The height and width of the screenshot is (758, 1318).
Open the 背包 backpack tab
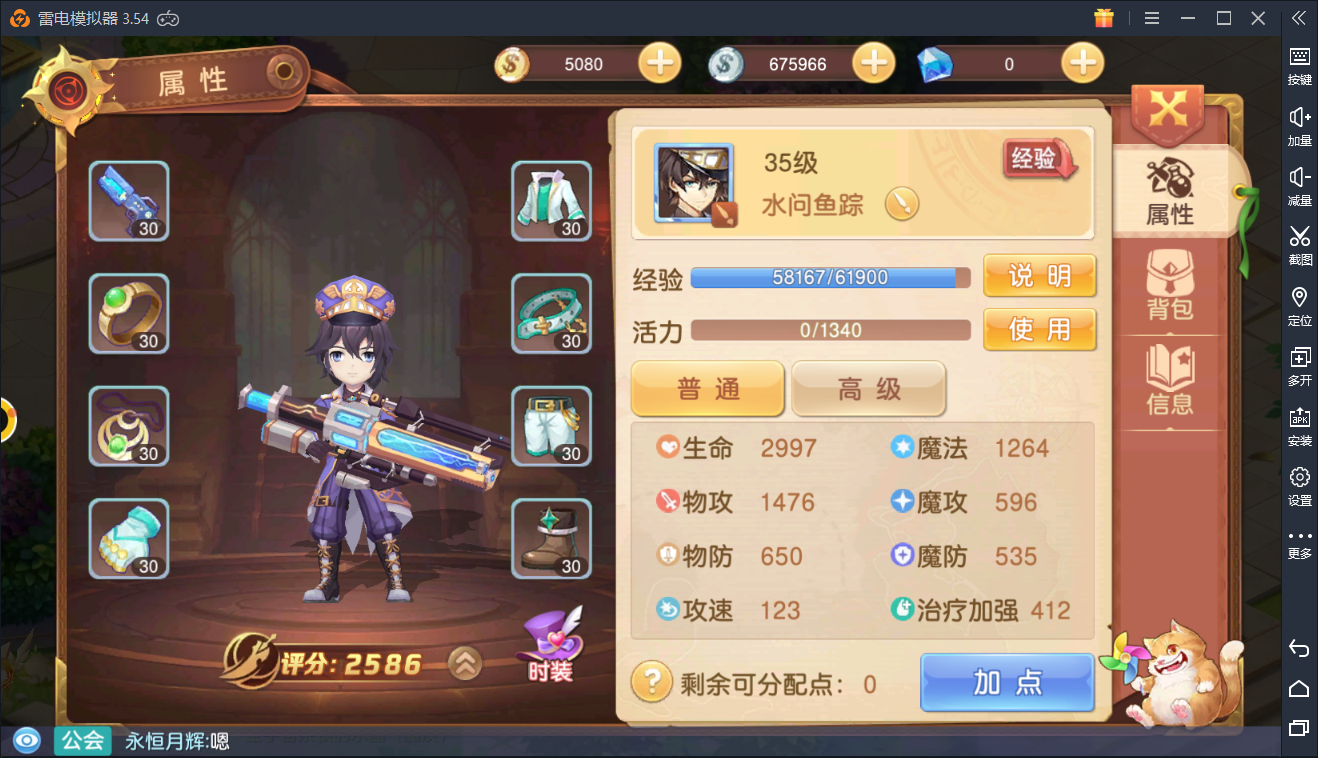point(1170,286)
